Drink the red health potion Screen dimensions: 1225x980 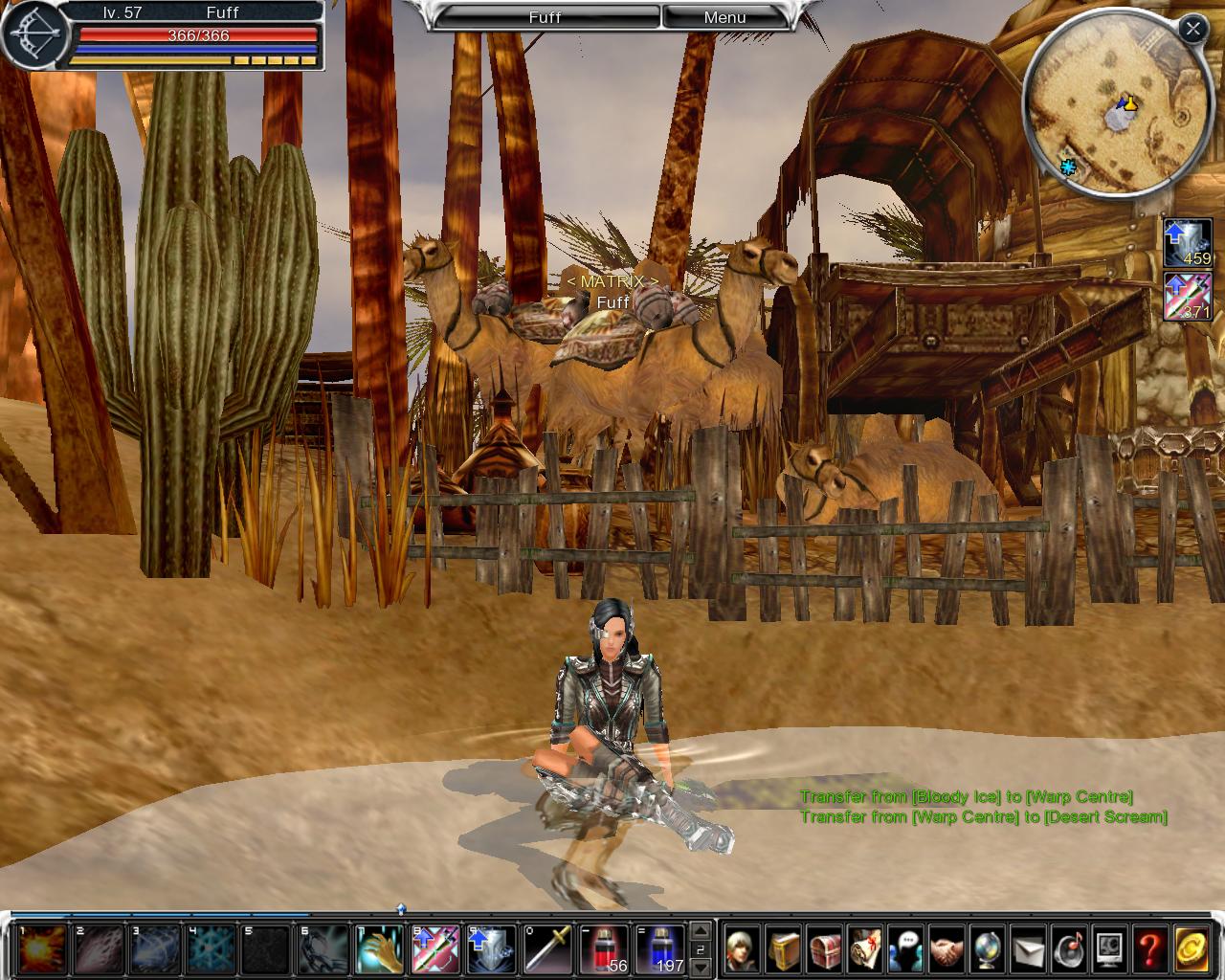coord(603,948)
